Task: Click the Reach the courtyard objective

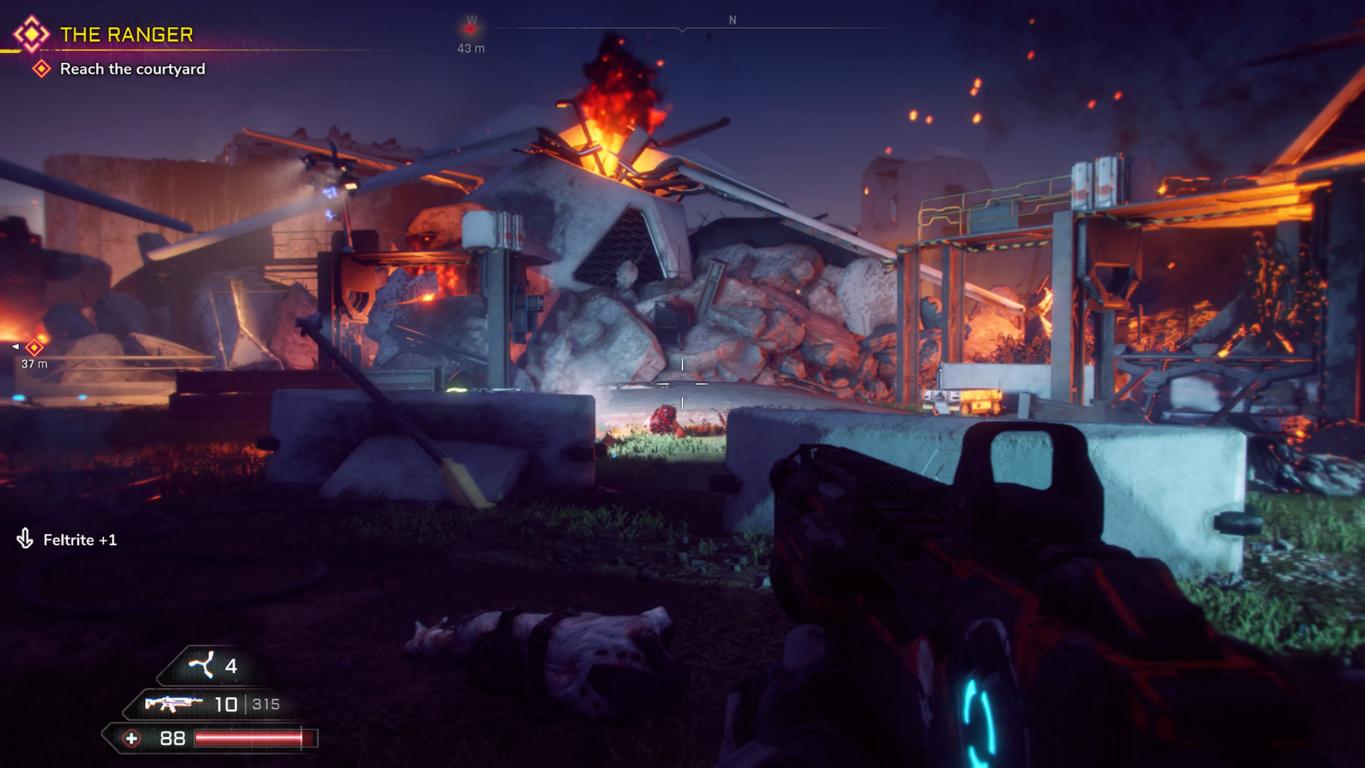Action: (132, 69)
